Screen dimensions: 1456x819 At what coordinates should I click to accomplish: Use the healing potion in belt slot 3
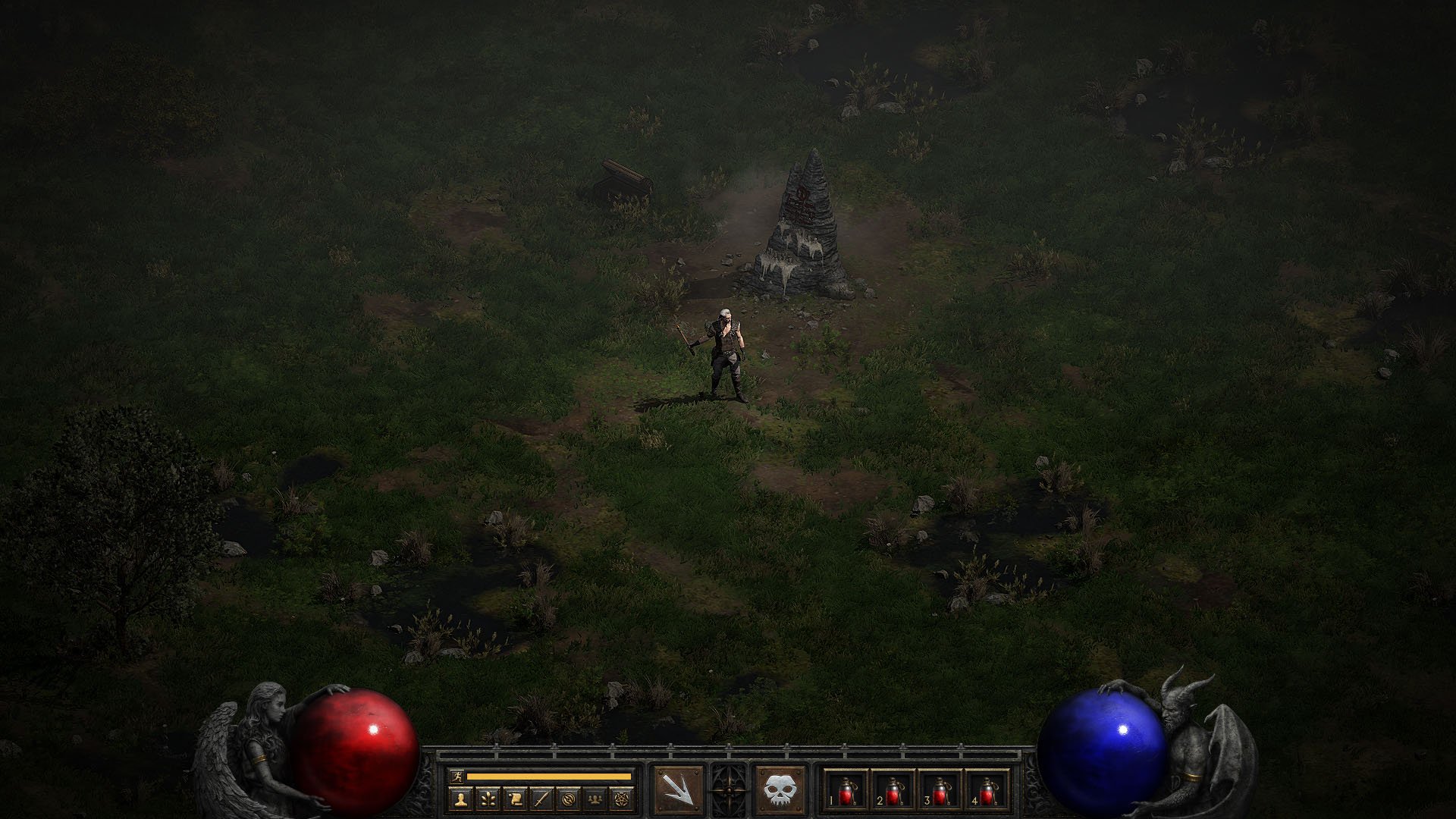coord(940,792)
